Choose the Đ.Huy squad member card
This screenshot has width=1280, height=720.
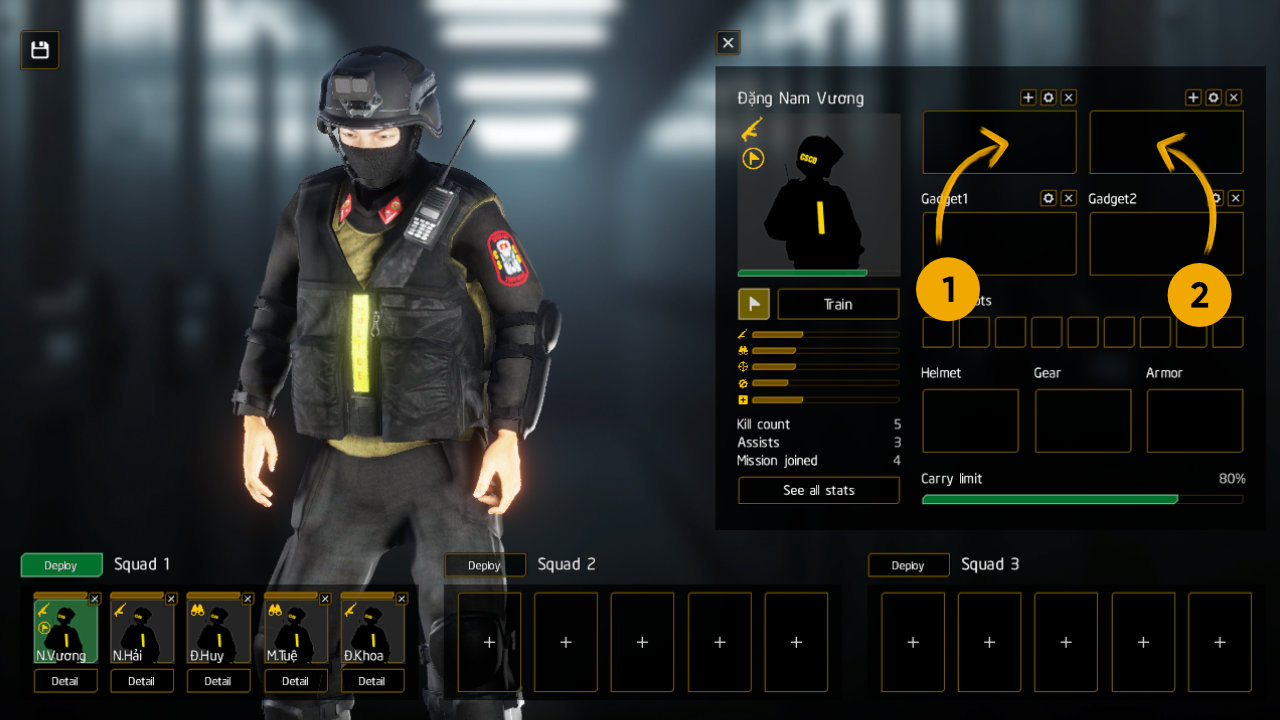click(x=218, y=632)
